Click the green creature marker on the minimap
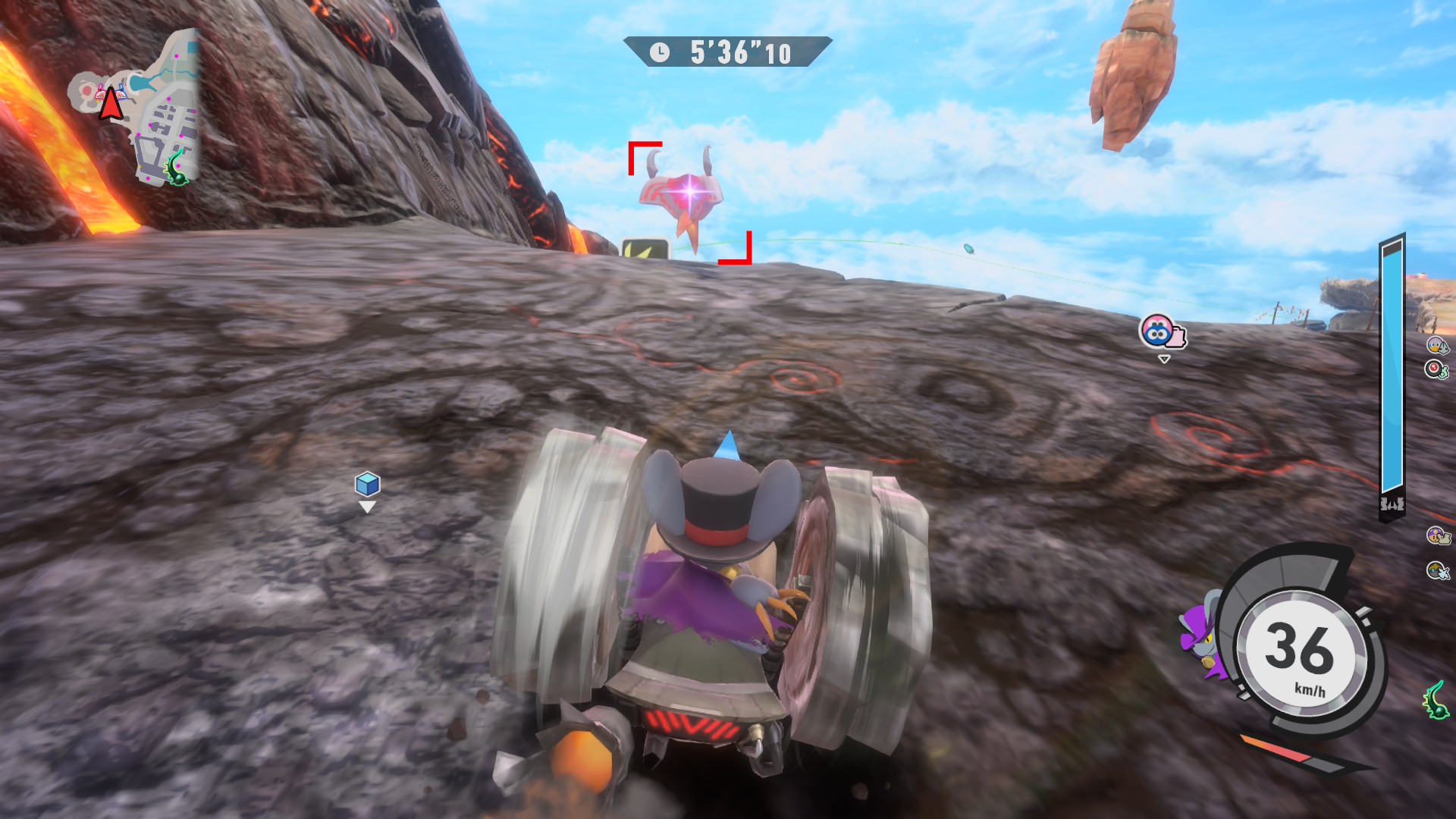This screenshot has height=819, width=1456. click(x=177, y=168)
